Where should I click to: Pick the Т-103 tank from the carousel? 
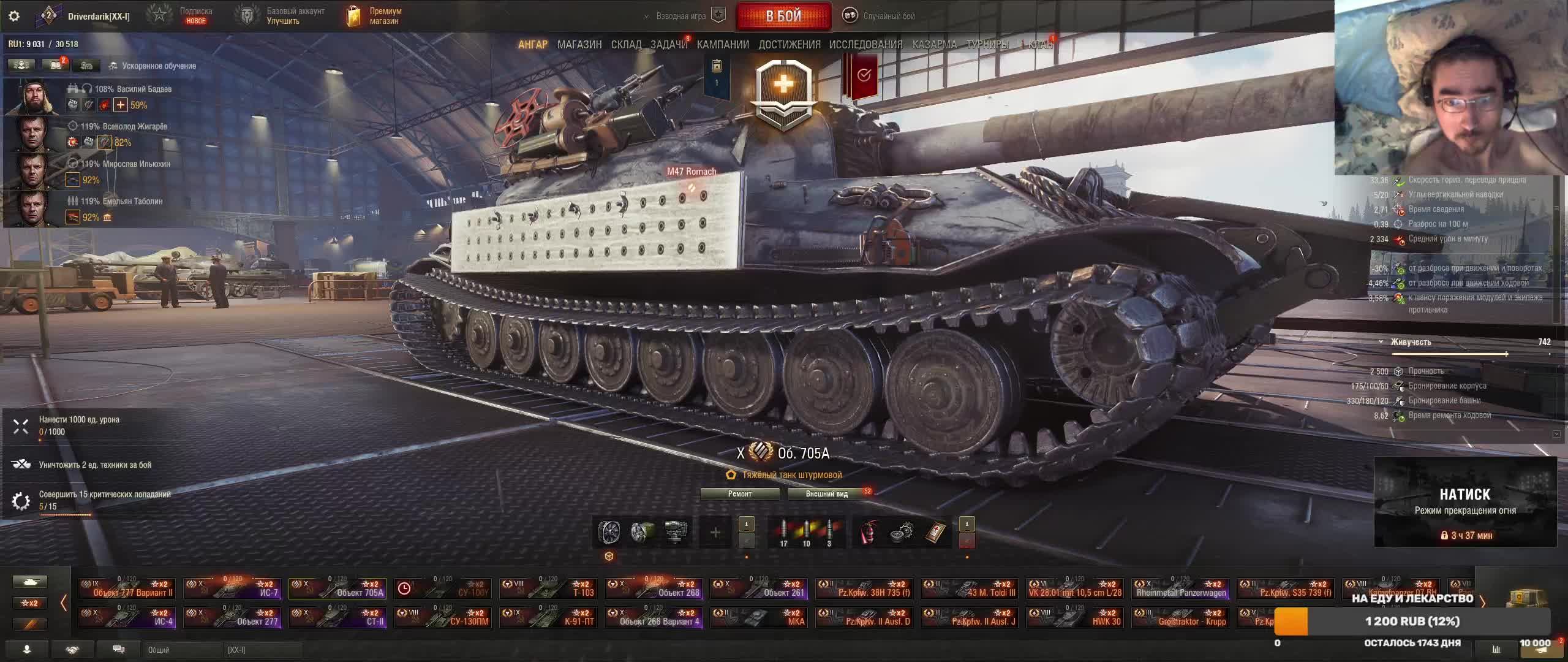(x=549, y=588)
